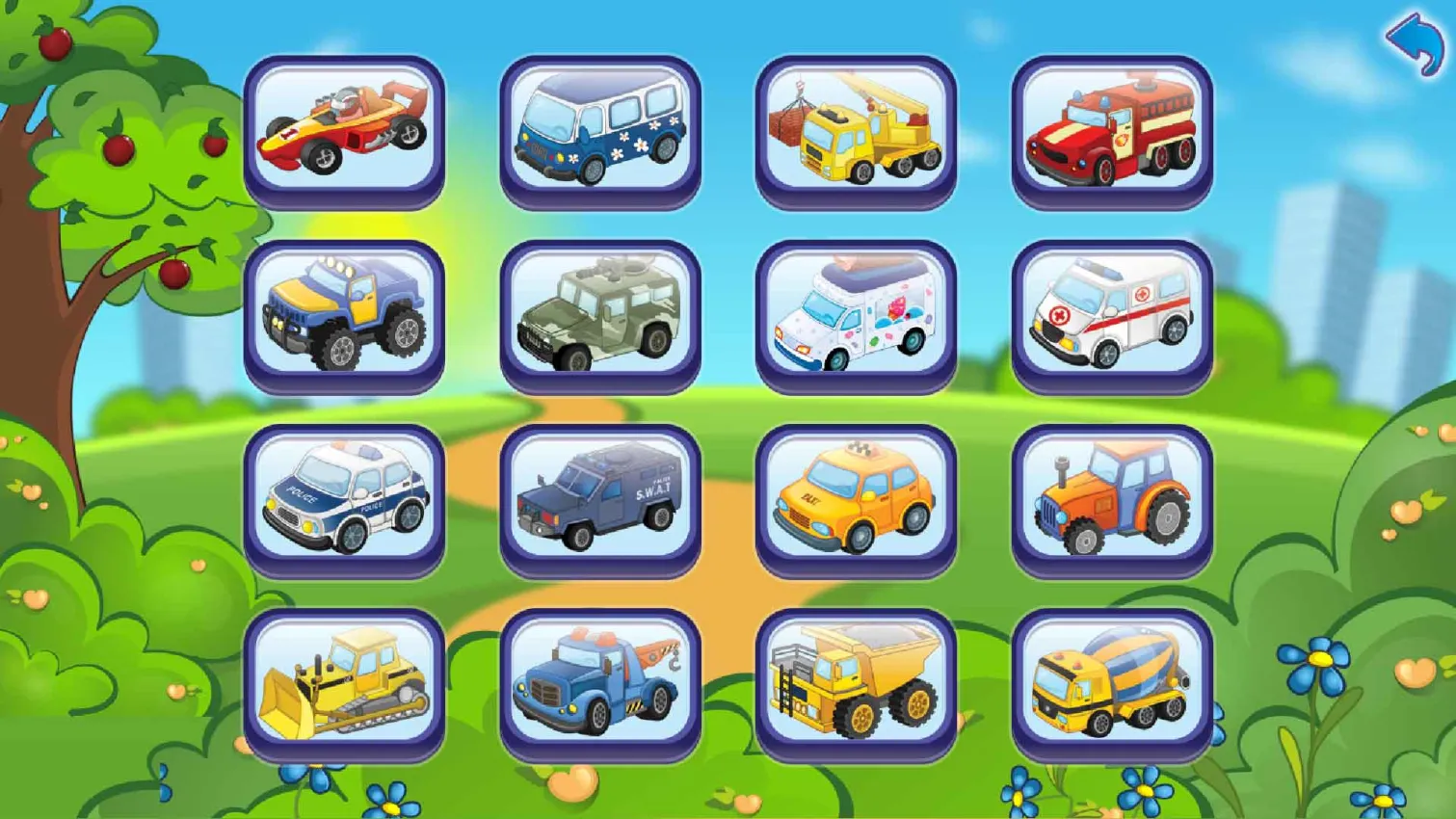The width and height of the screenshot is (1456, 819).
Task: Pick the yellow taxi cab puzzle
Action: [x=856, y=501]
